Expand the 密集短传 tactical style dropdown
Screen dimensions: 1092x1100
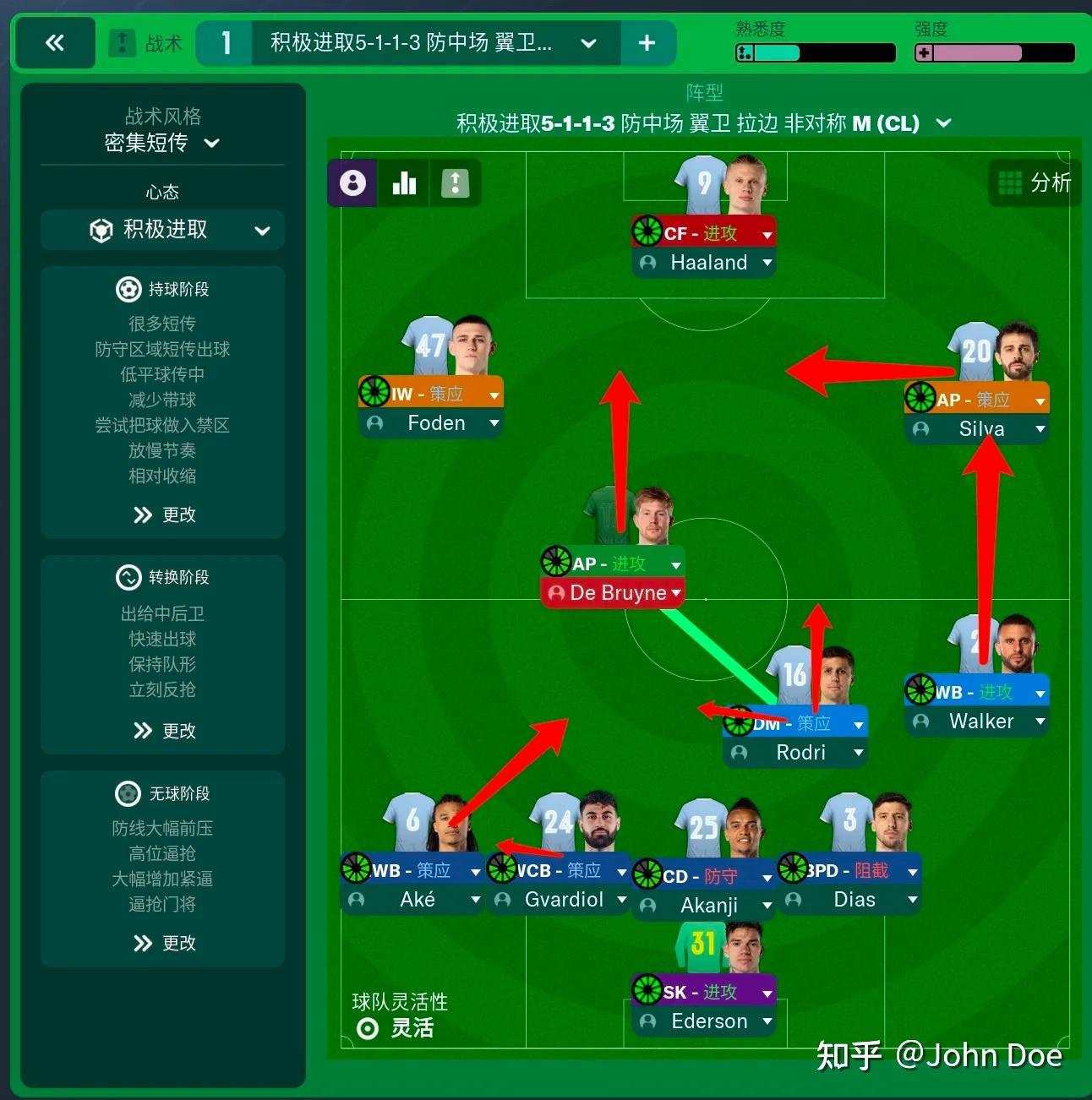(x=212, y=144)
